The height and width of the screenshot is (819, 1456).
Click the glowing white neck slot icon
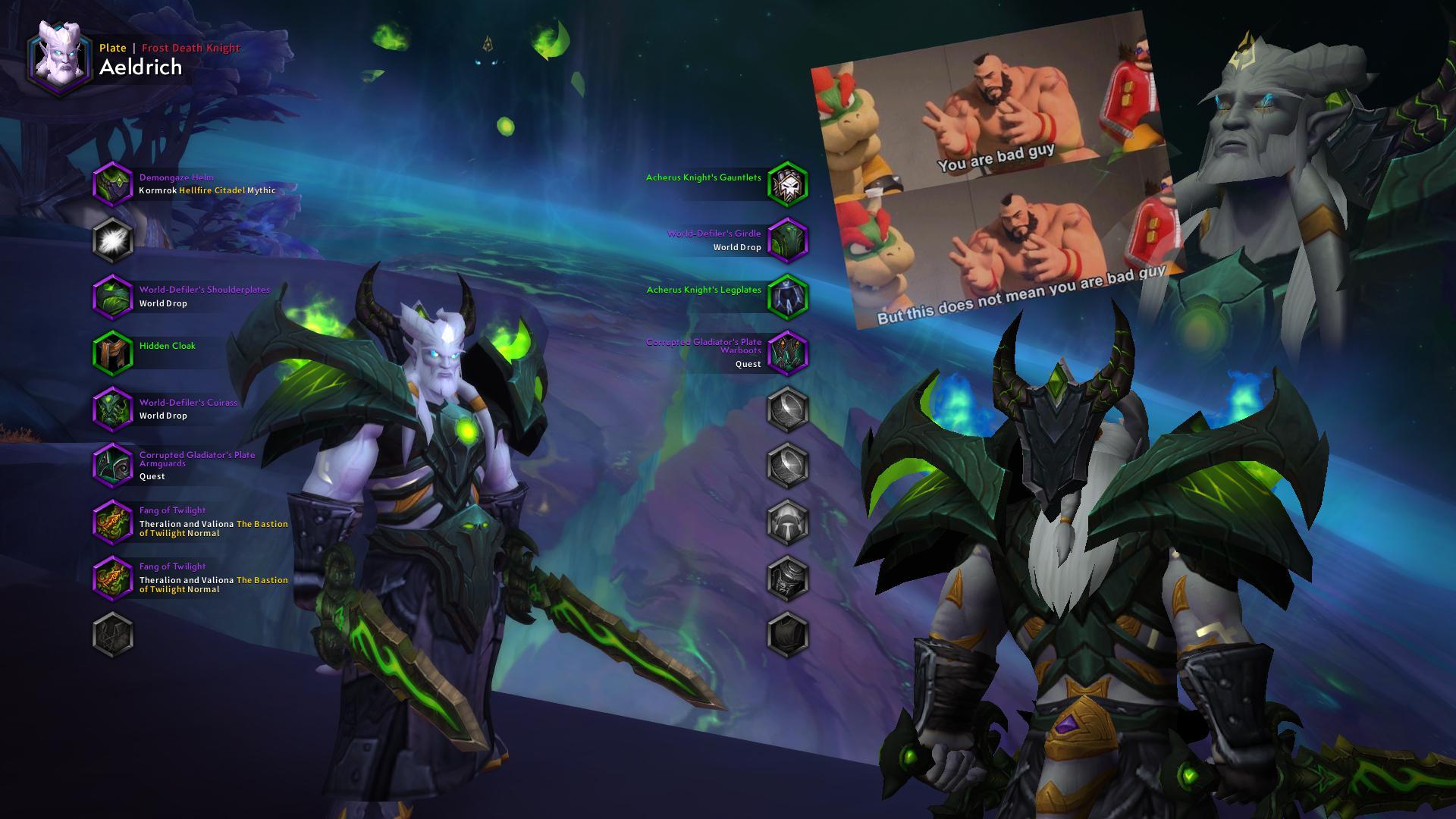point(112,239)
